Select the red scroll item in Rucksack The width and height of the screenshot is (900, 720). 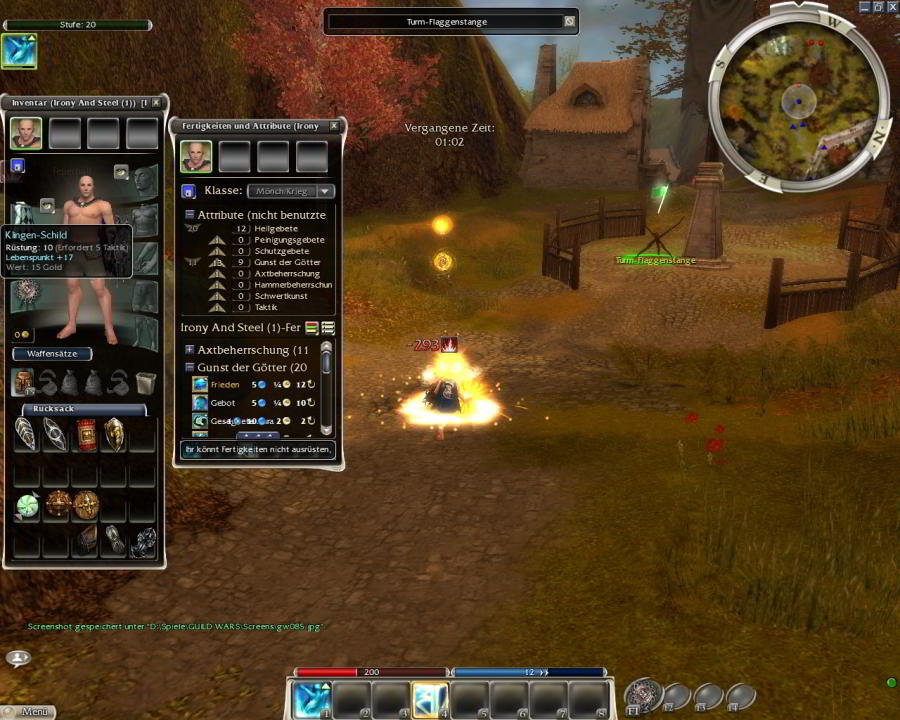(86, 435)
